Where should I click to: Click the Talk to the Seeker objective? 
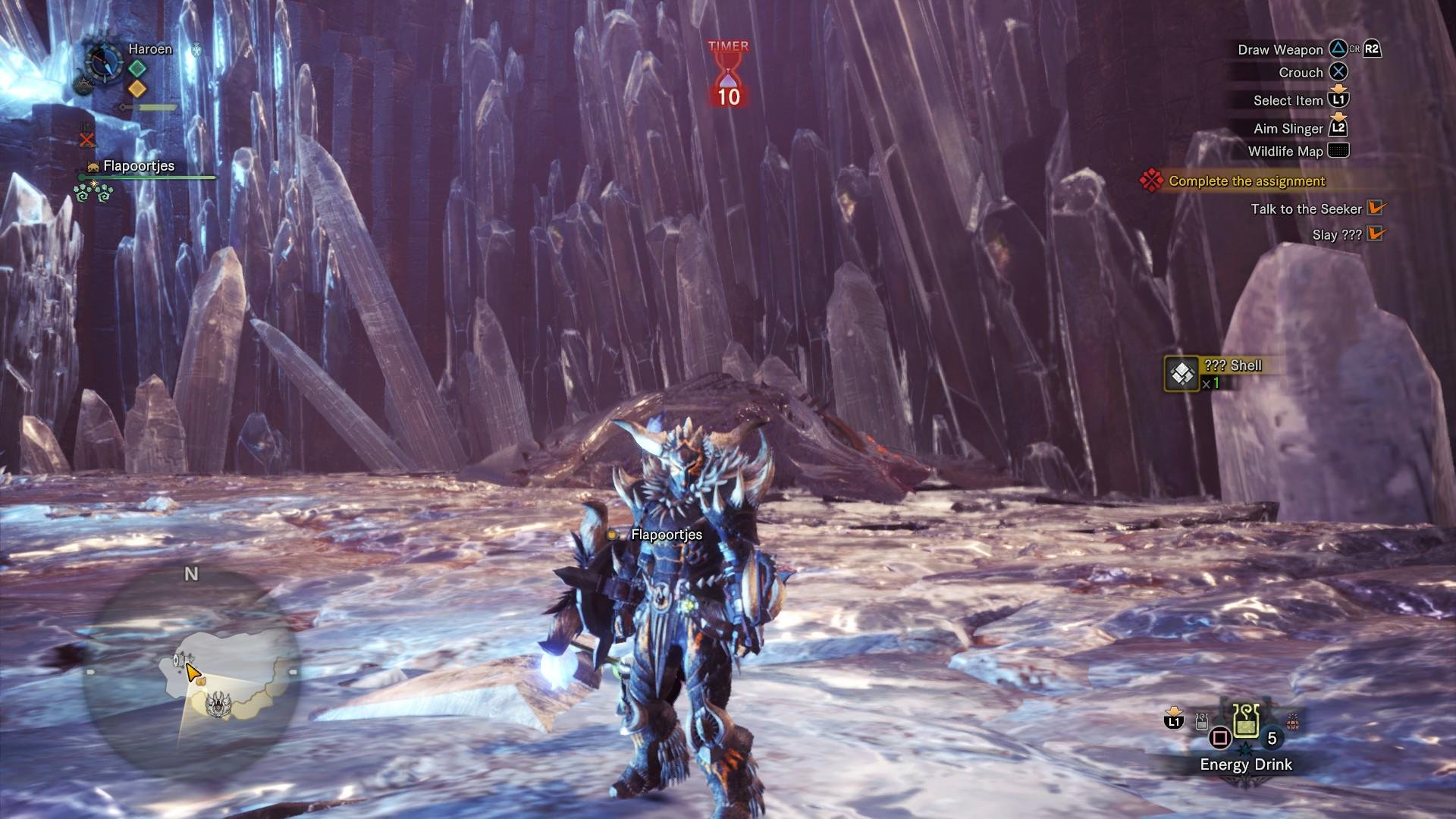click(x=1306, y=209)
